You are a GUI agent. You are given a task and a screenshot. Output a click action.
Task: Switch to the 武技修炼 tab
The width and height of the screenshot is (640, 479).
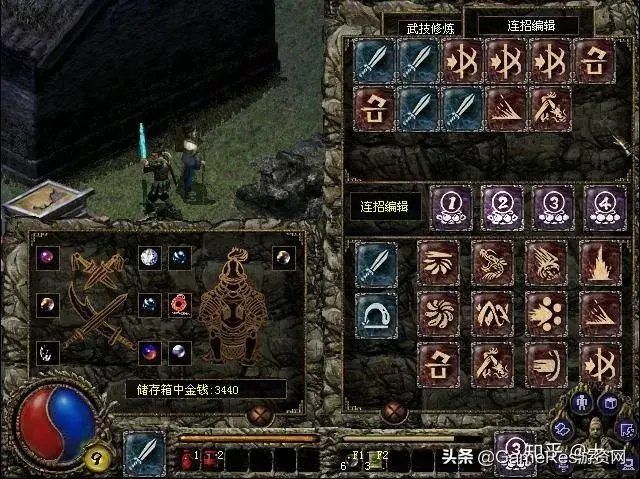click(x=427, y=28)
